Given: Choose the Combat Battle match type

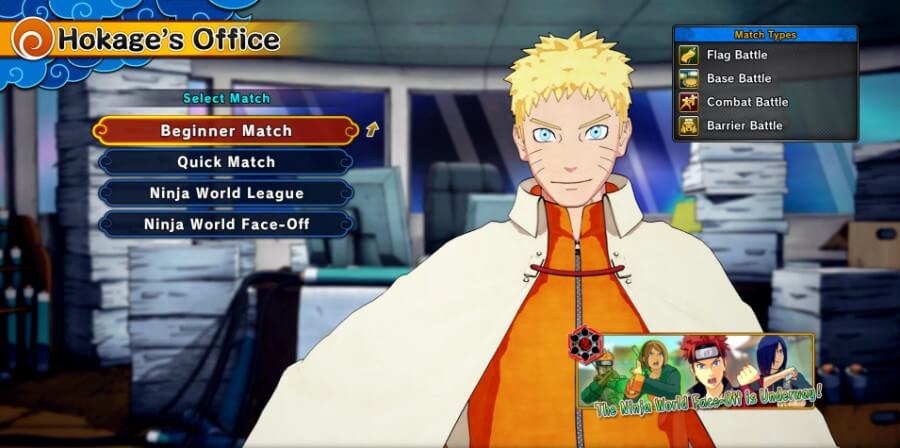Looking at the screenshot, I should click(x=746, y=102).
